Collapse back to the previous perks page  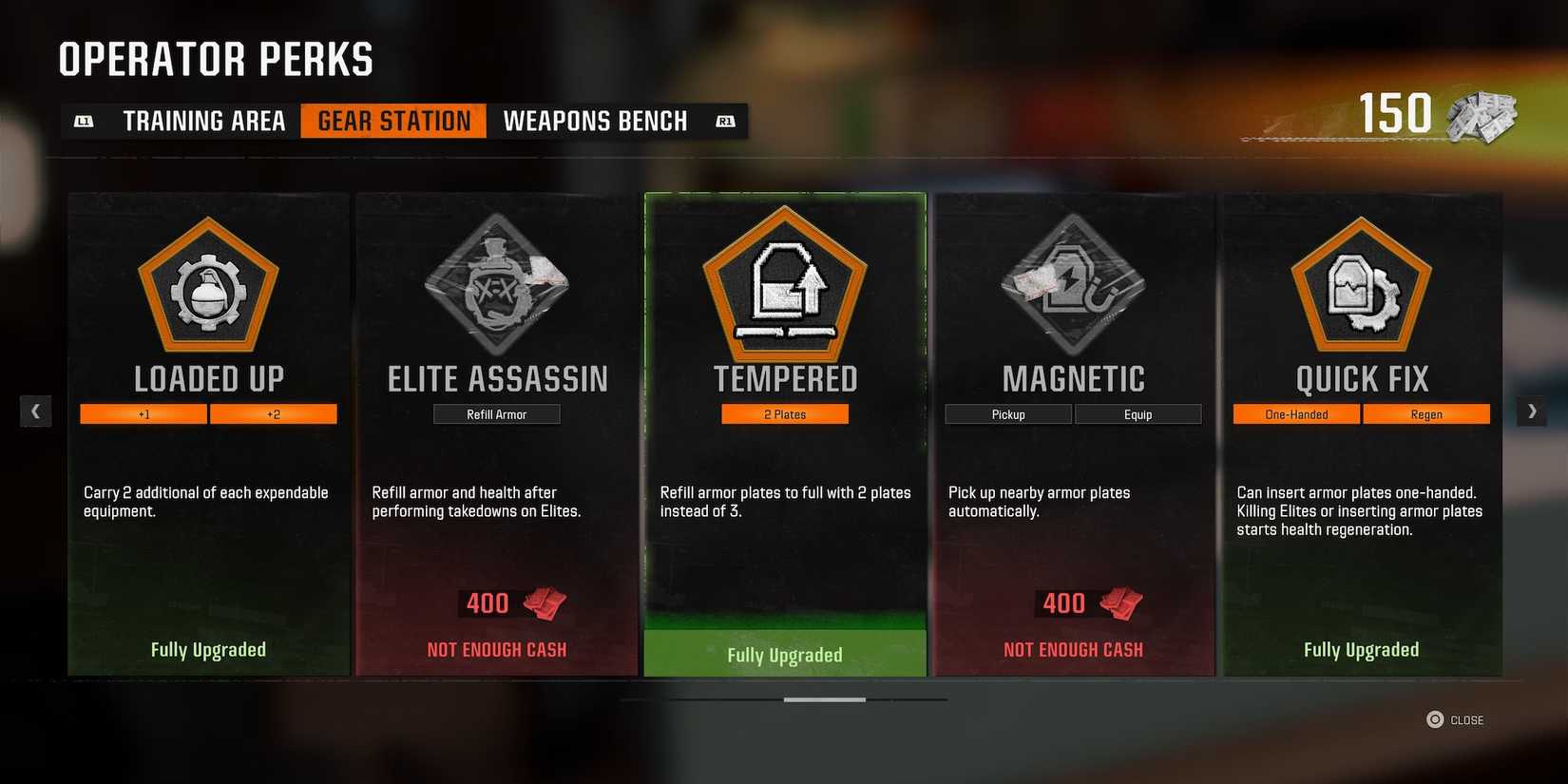pos(36,411)
